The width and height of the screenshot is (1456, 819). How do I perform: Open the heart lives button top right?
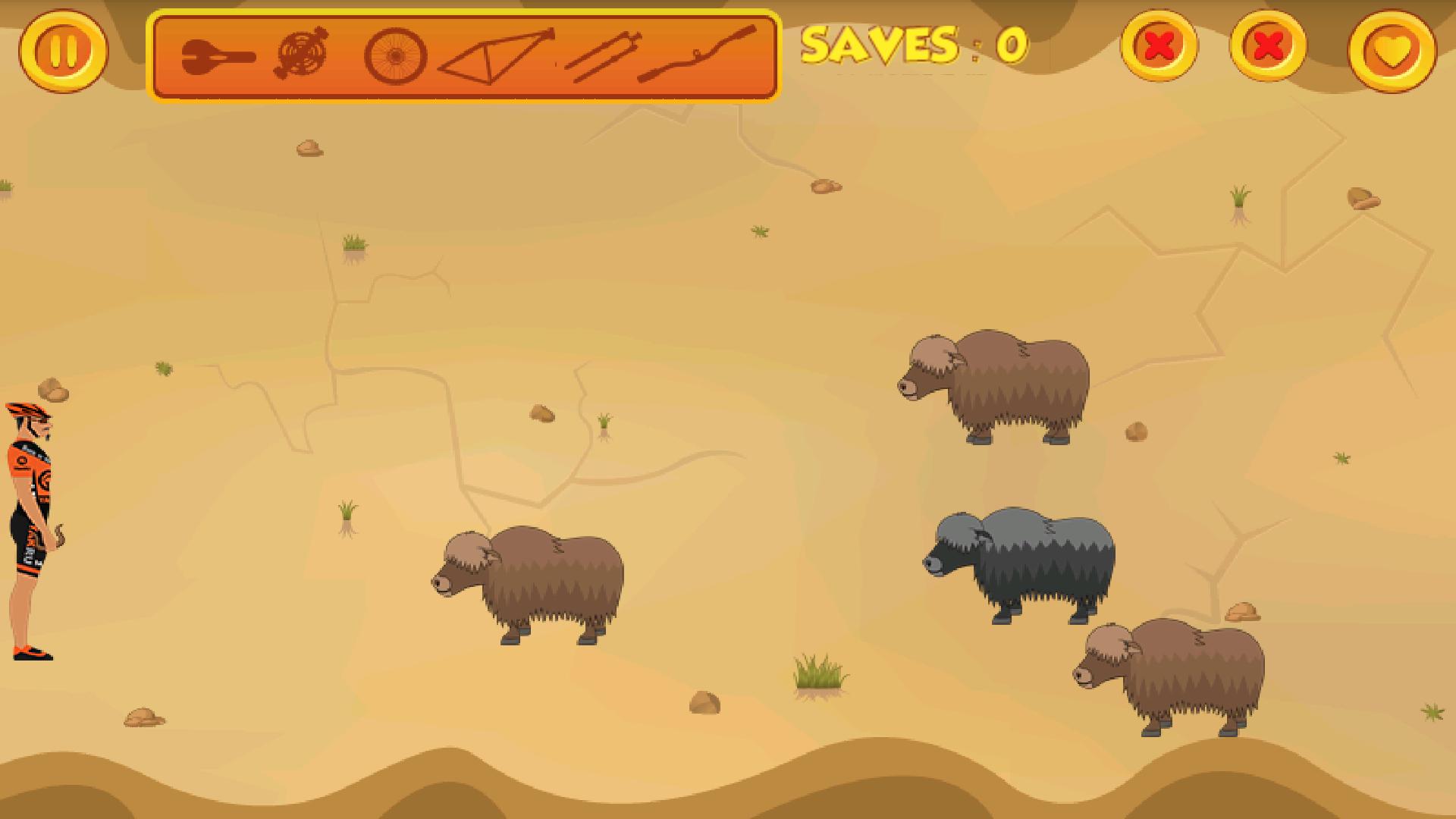(x=1393, y=49)
